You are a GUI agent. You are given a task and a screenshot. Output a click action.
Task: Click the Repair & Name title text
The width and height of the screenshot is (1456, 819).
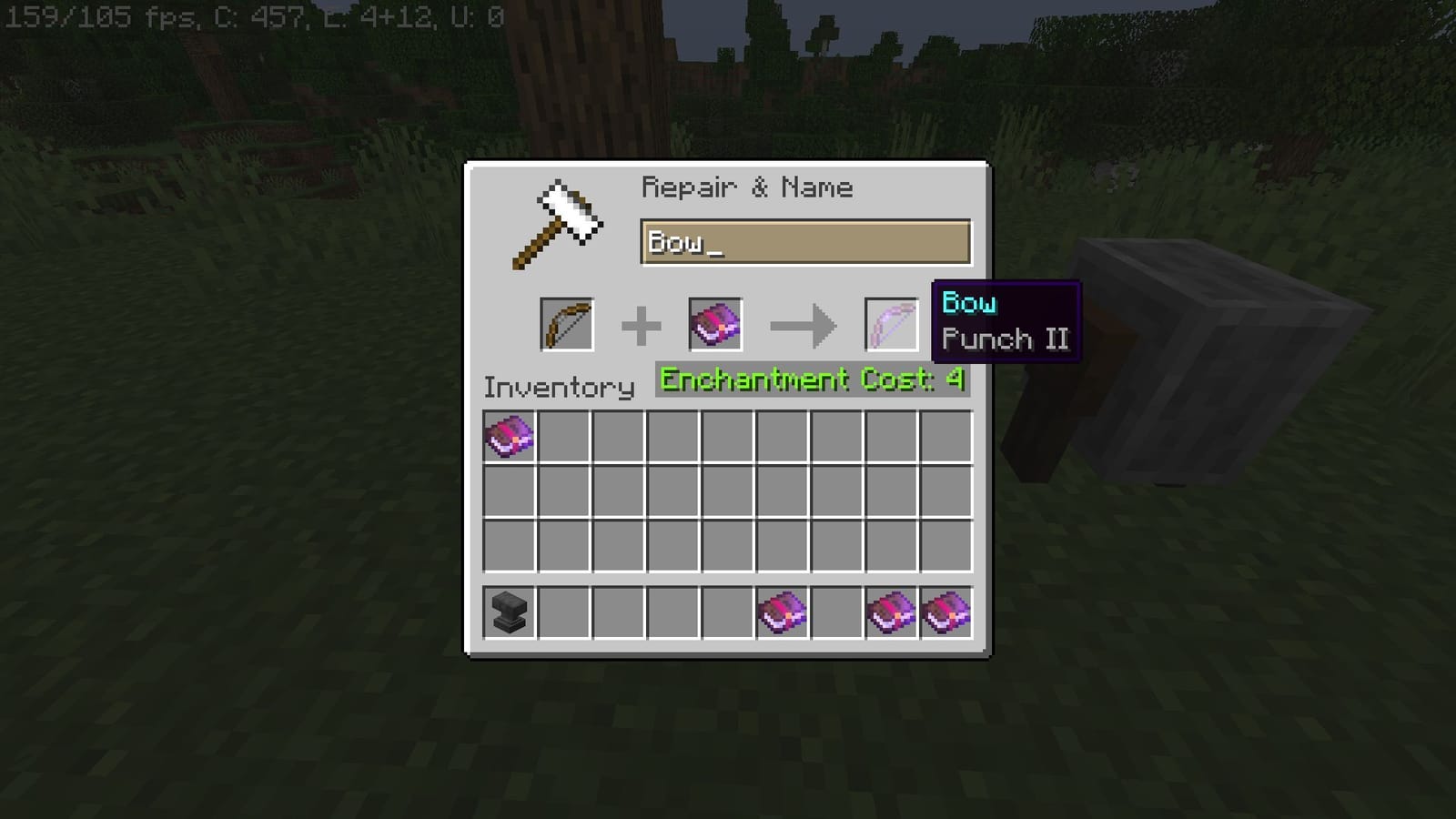746,187
